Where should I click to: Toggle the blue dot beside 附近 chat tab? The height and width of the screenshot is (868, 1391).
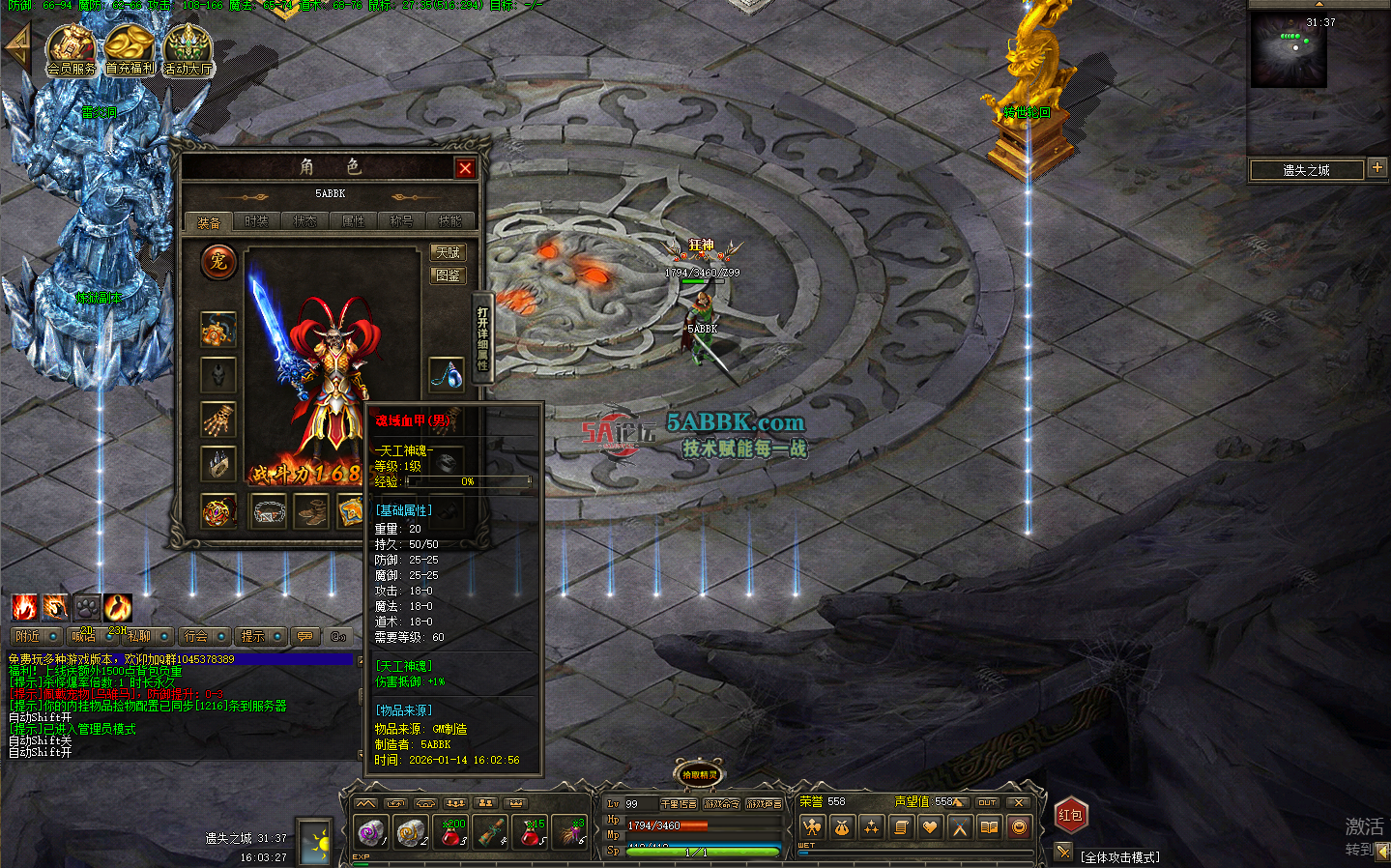tap(52, 636)
